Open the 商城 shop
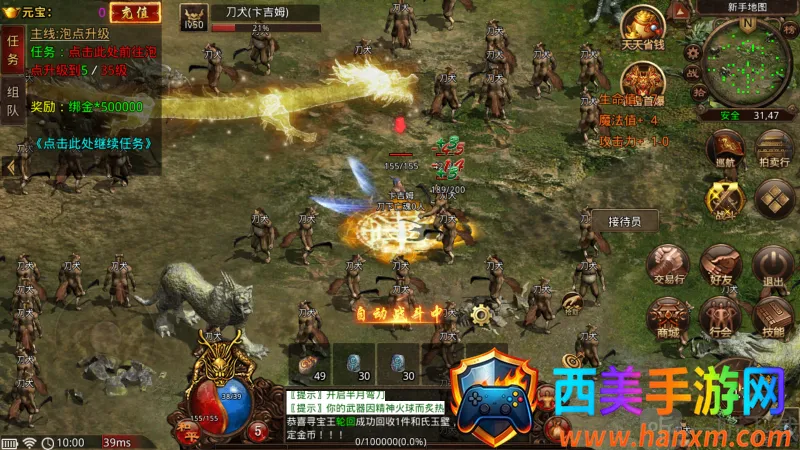Image resolution: width=800 pixels, height=450 pixels. click(667, 315)
